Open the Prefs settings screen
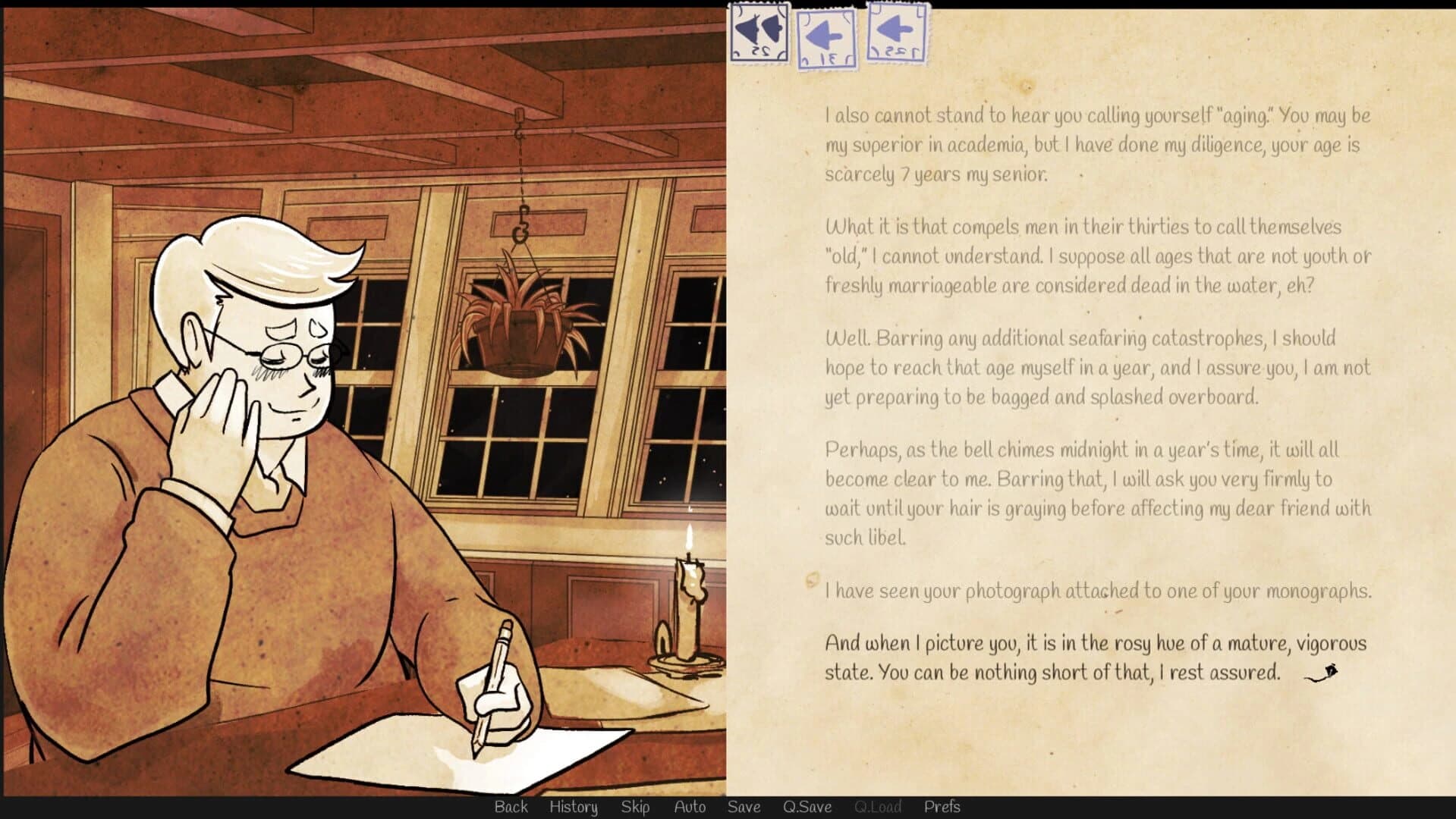 point(943,807)
